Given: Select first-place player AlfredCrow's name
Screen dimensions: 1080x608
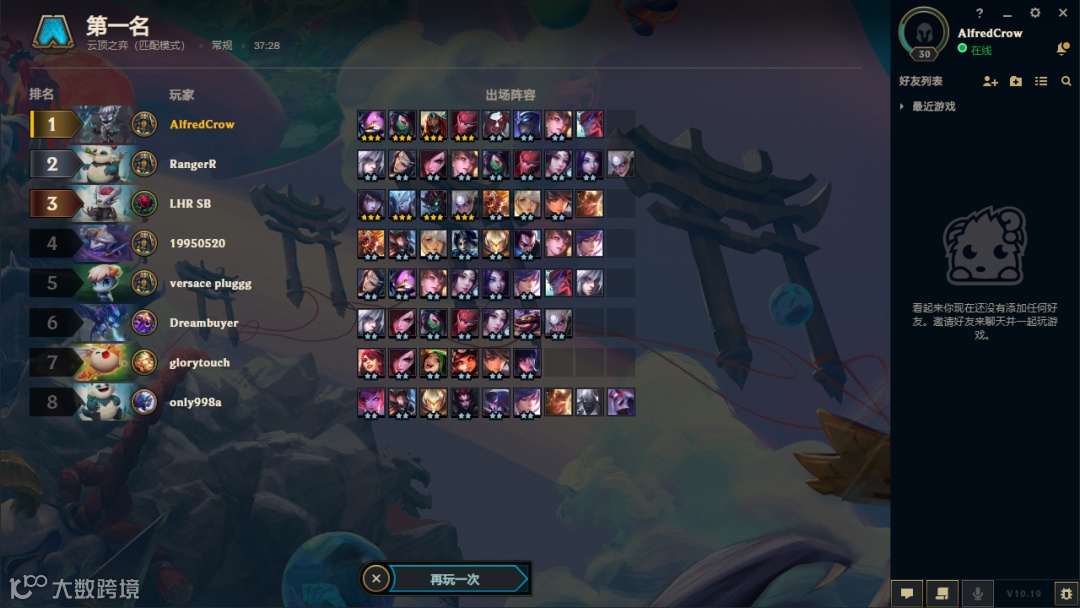Looking at the screenshot, I should [202, 124].
